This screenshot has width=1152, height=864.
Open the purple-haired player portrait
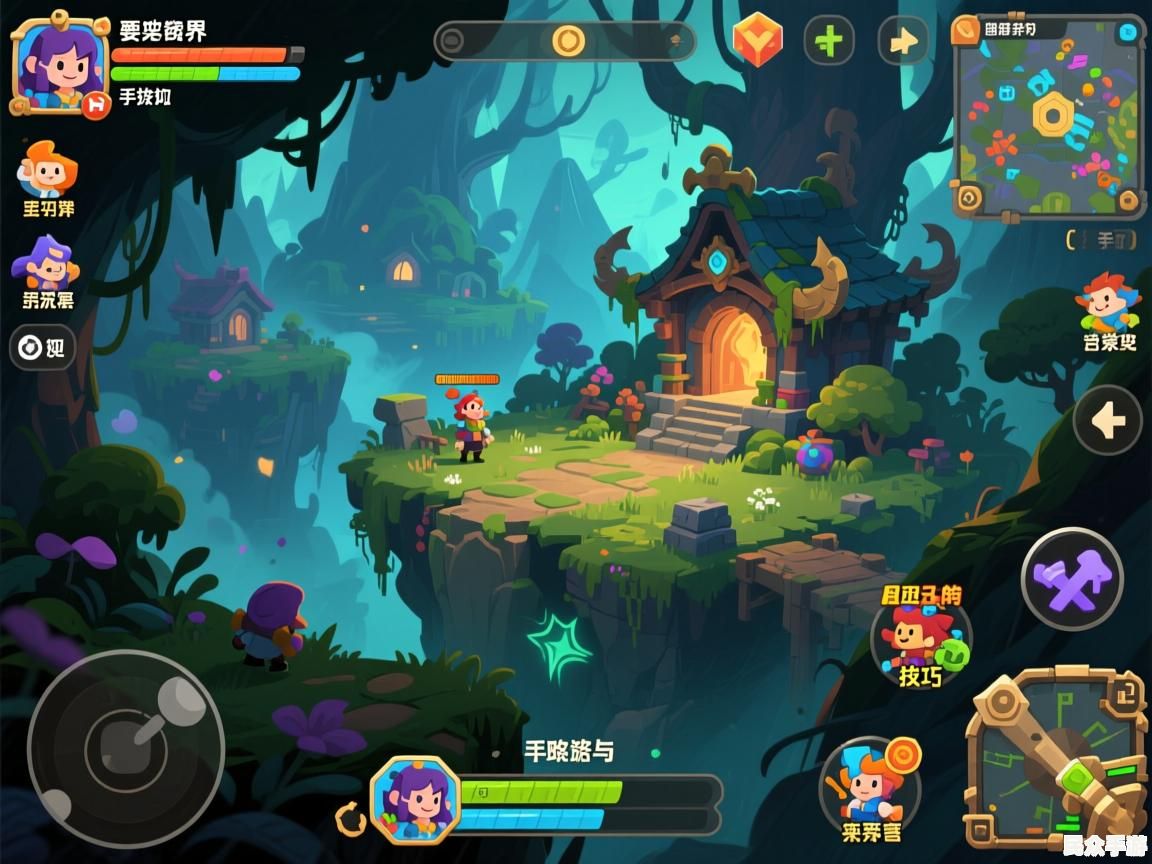[58, 63]
